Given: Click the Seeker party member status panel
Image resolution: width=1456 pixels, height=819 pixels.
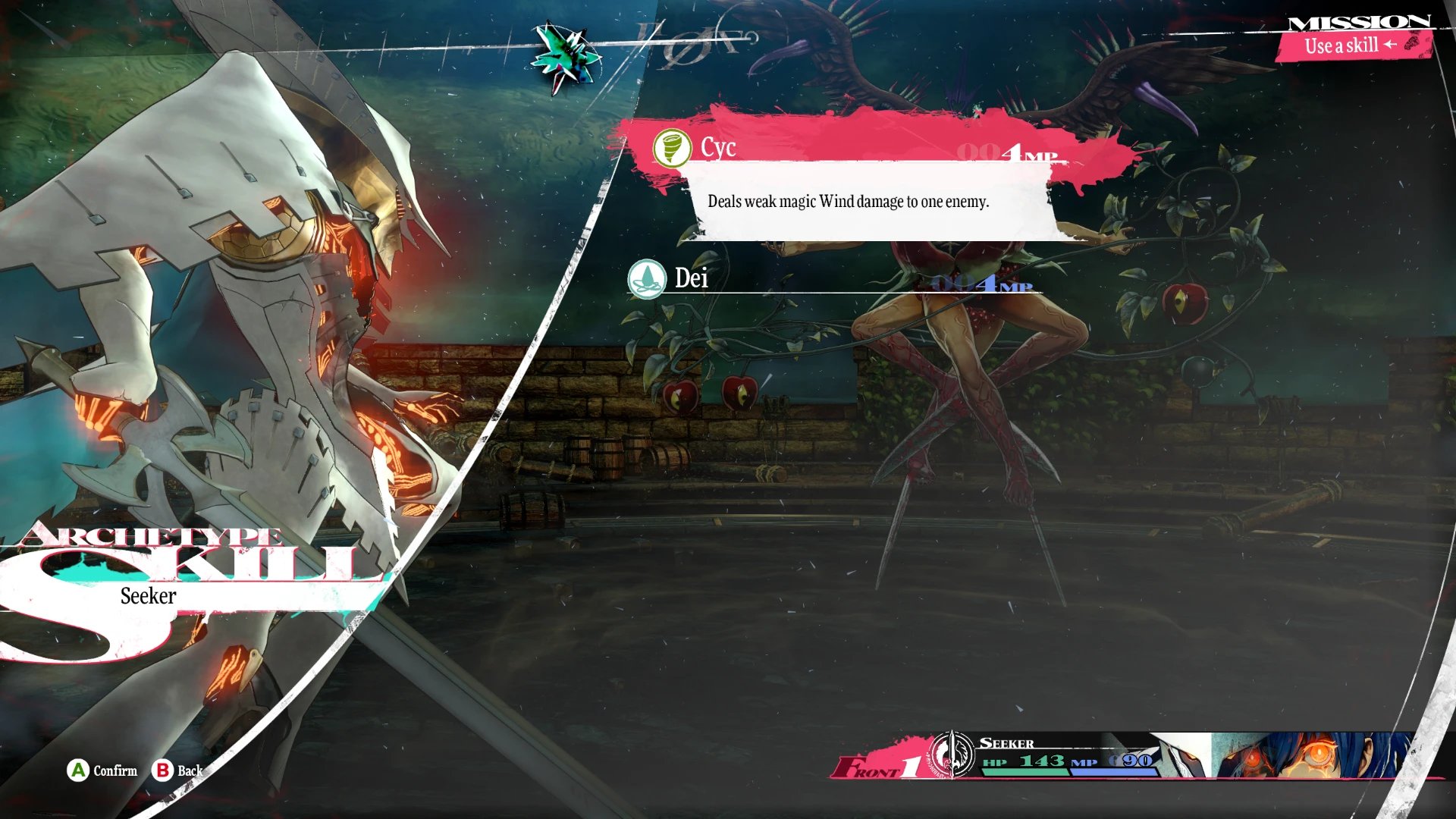Looking at the screenshot, I should point(1137,756).
